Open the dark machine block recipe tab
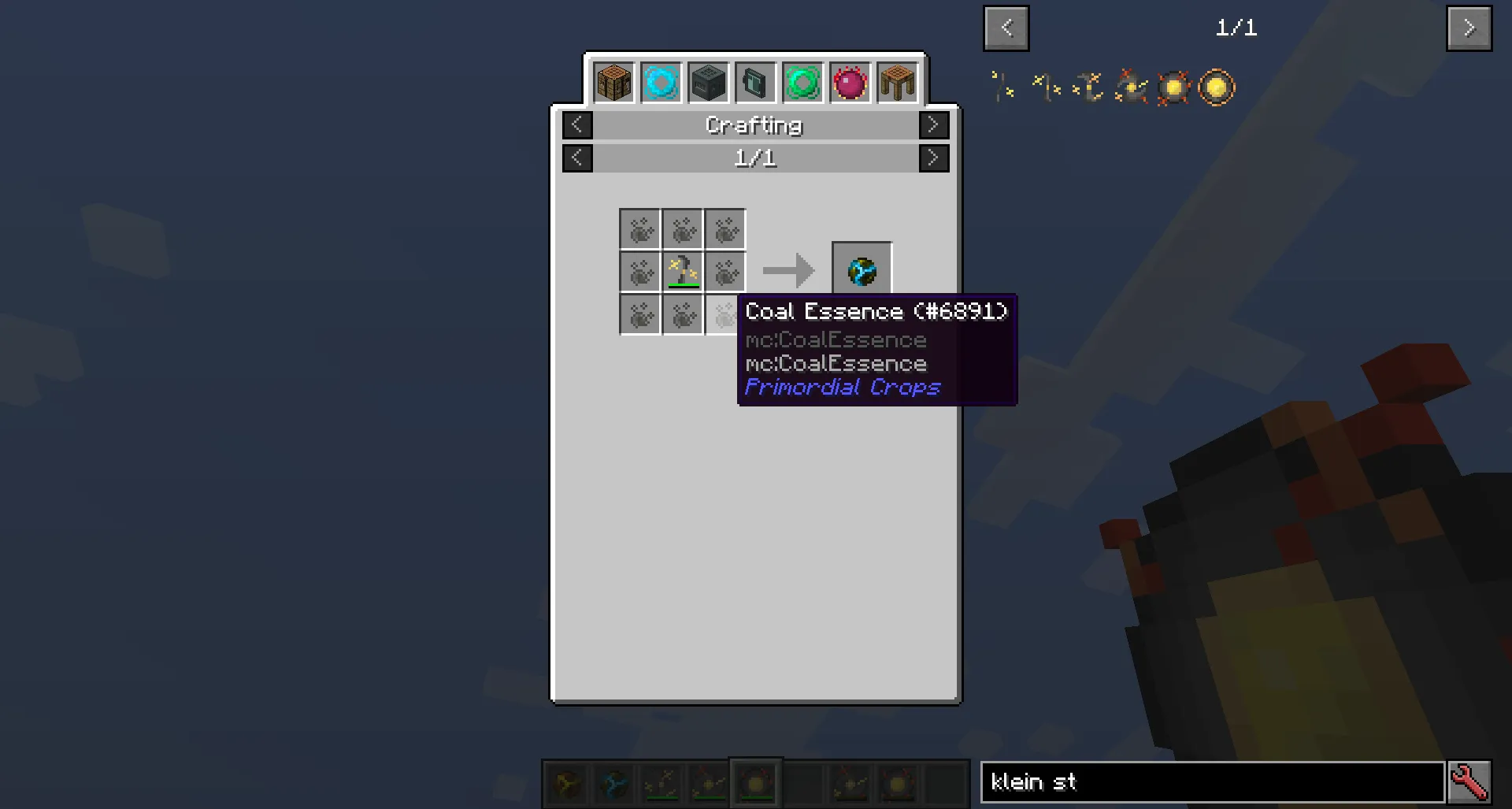Screen dimensions: 1512x809 point(708,83)
